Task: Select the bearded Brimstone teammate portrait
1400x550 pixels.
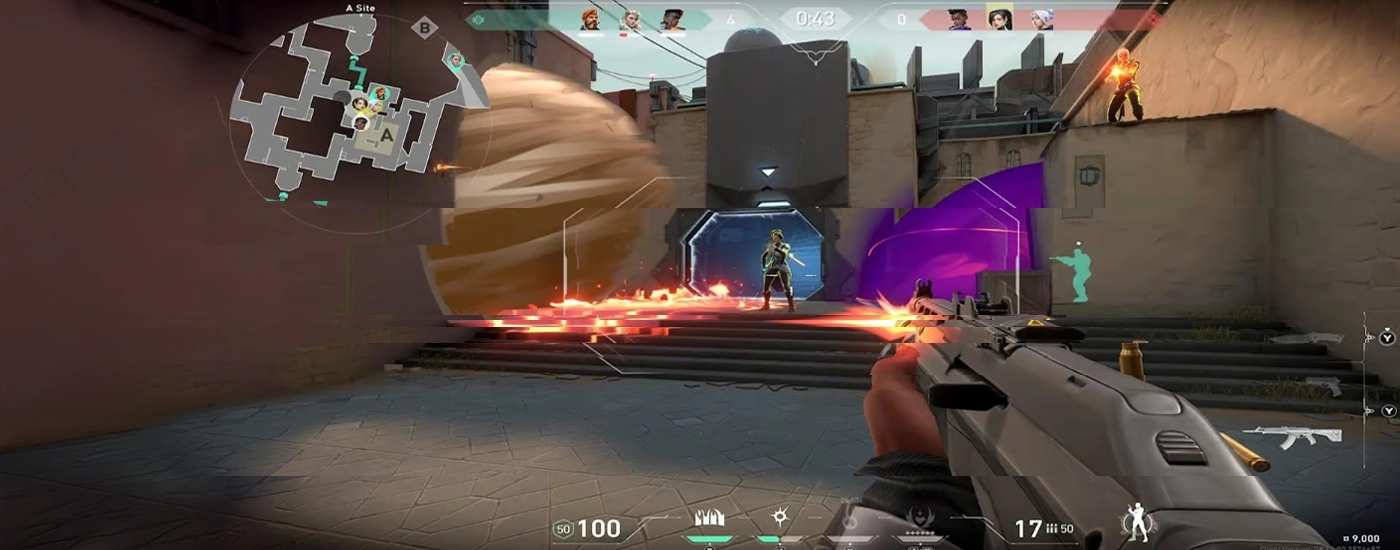Action: (x=590, y=20)
